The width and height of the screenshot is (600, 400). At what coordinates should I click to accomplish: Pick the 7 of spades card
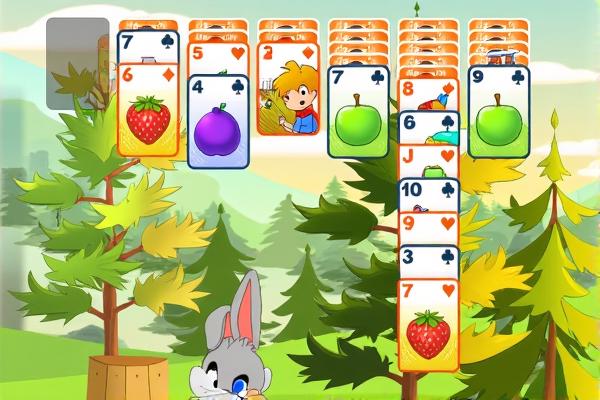coord(148,46)
